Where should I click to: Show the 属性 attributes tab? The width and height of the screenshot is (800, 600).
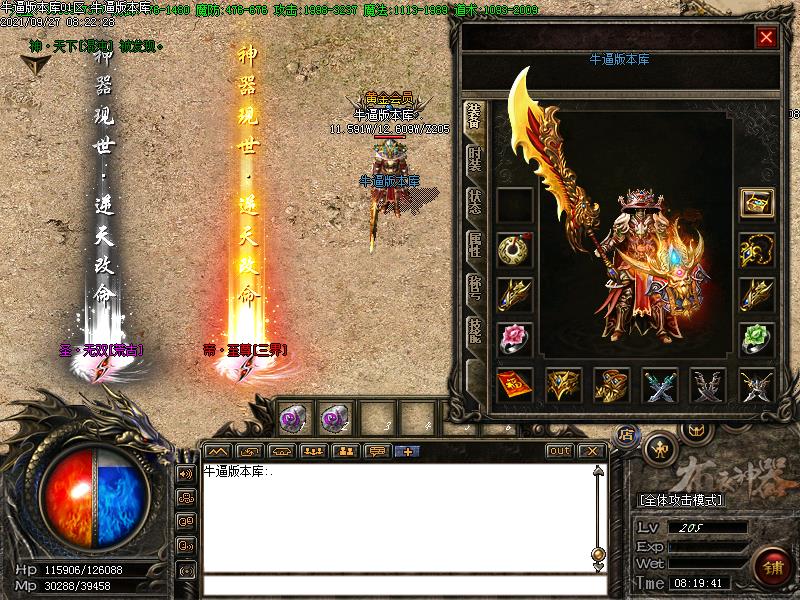point(476,245)
